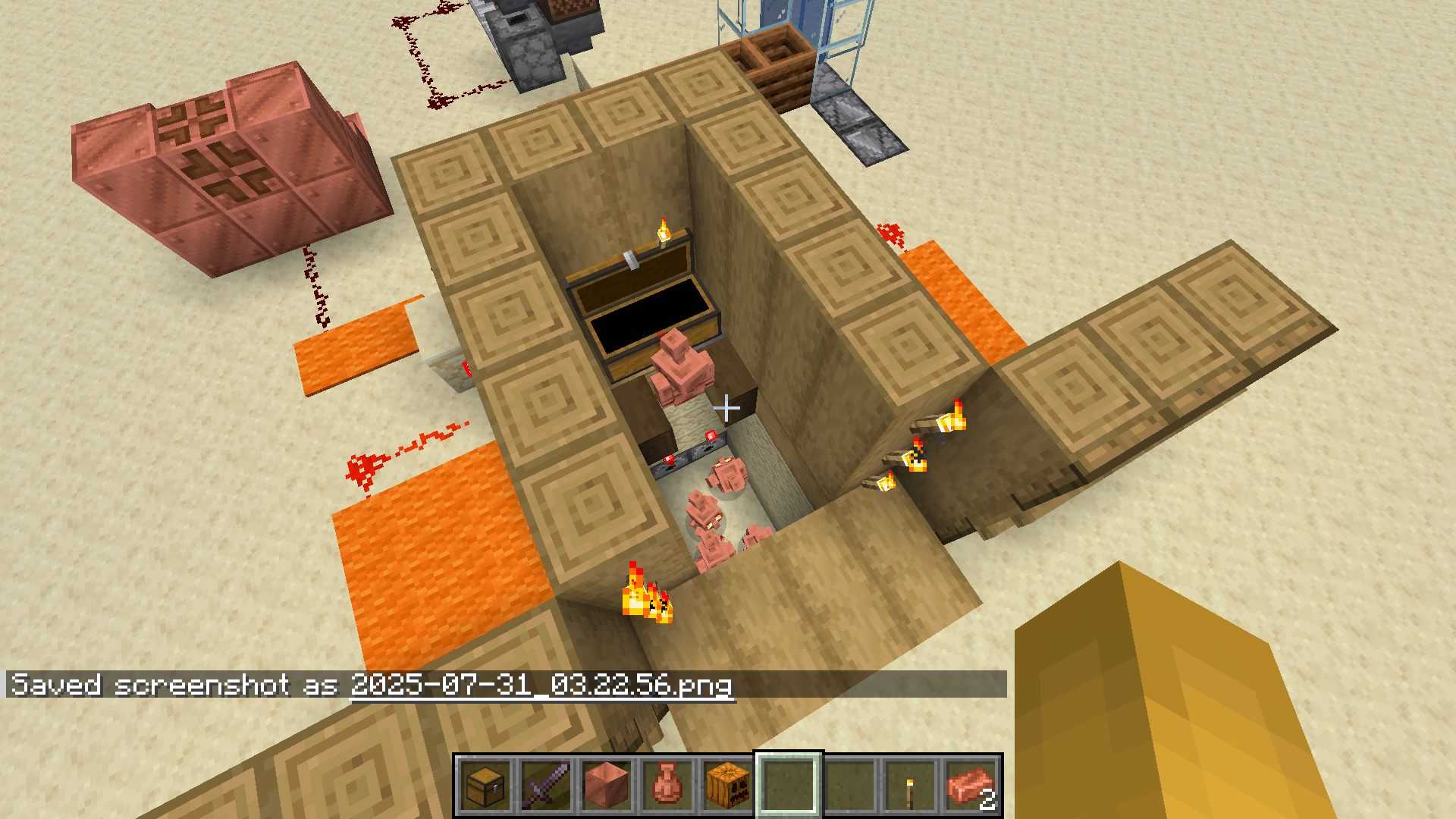Select the chest in the hotbar
Image resolution: width=1456 pixels, height=819 pixels.
(485, 786)
